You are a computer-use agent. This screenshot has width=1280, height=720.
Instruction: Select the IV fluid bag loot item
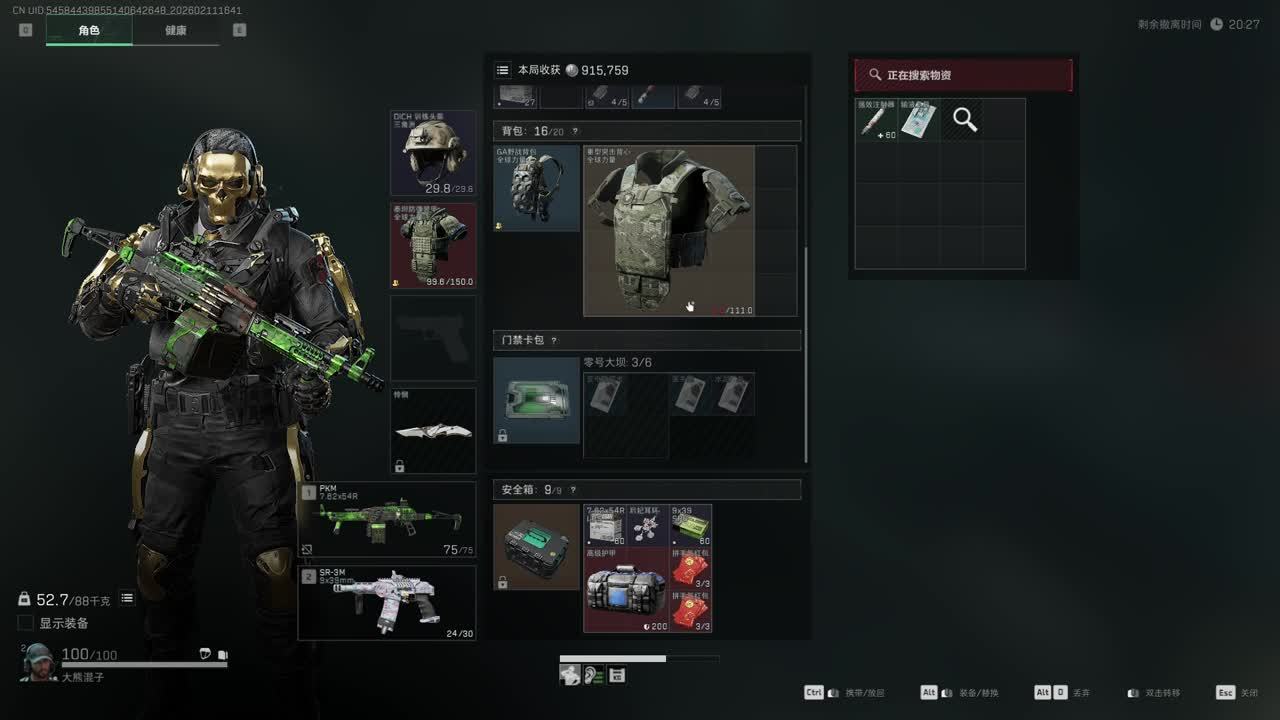click(x=919, y=120)
